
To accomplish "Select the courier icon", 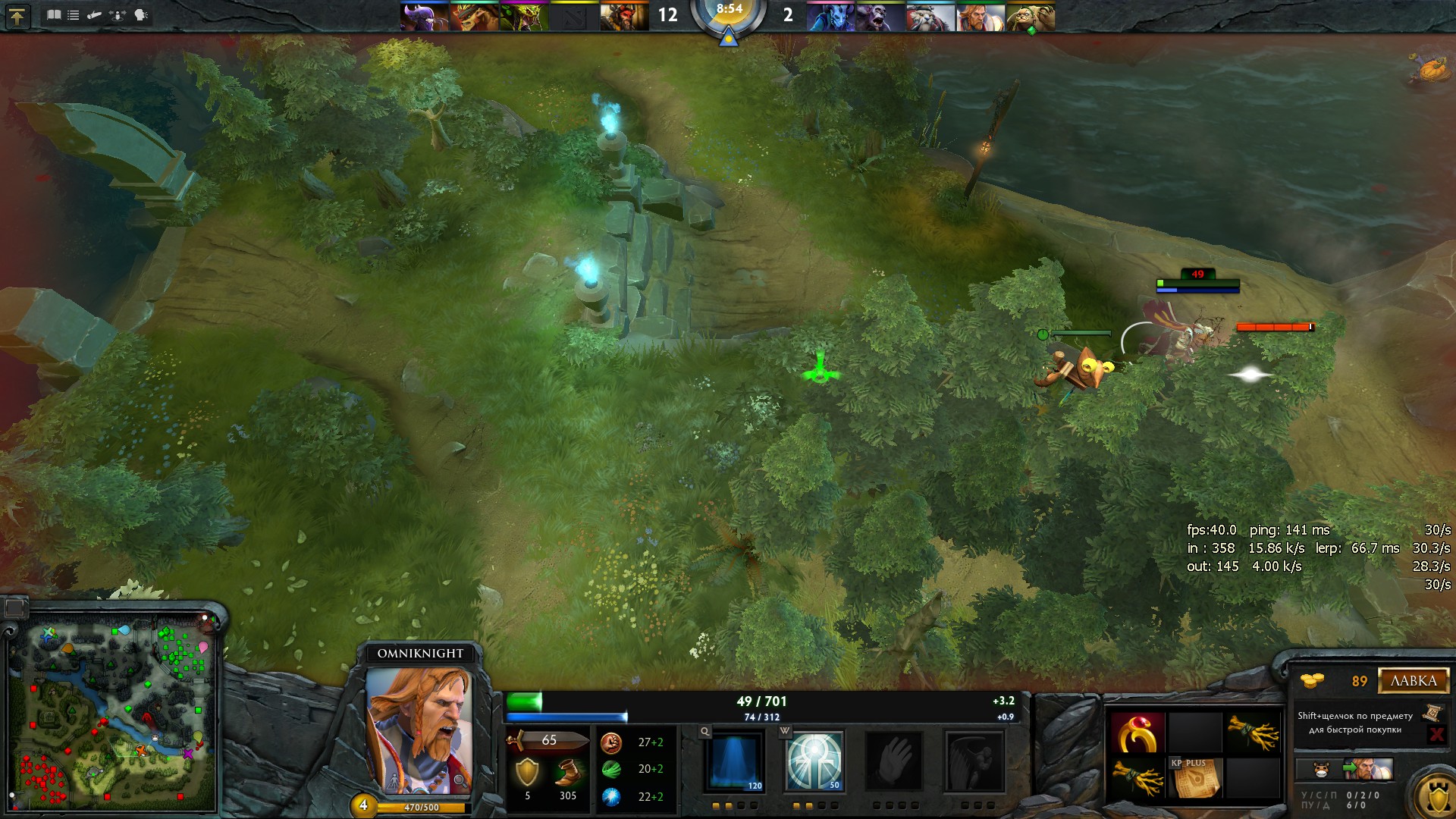I will (1320, 770).
